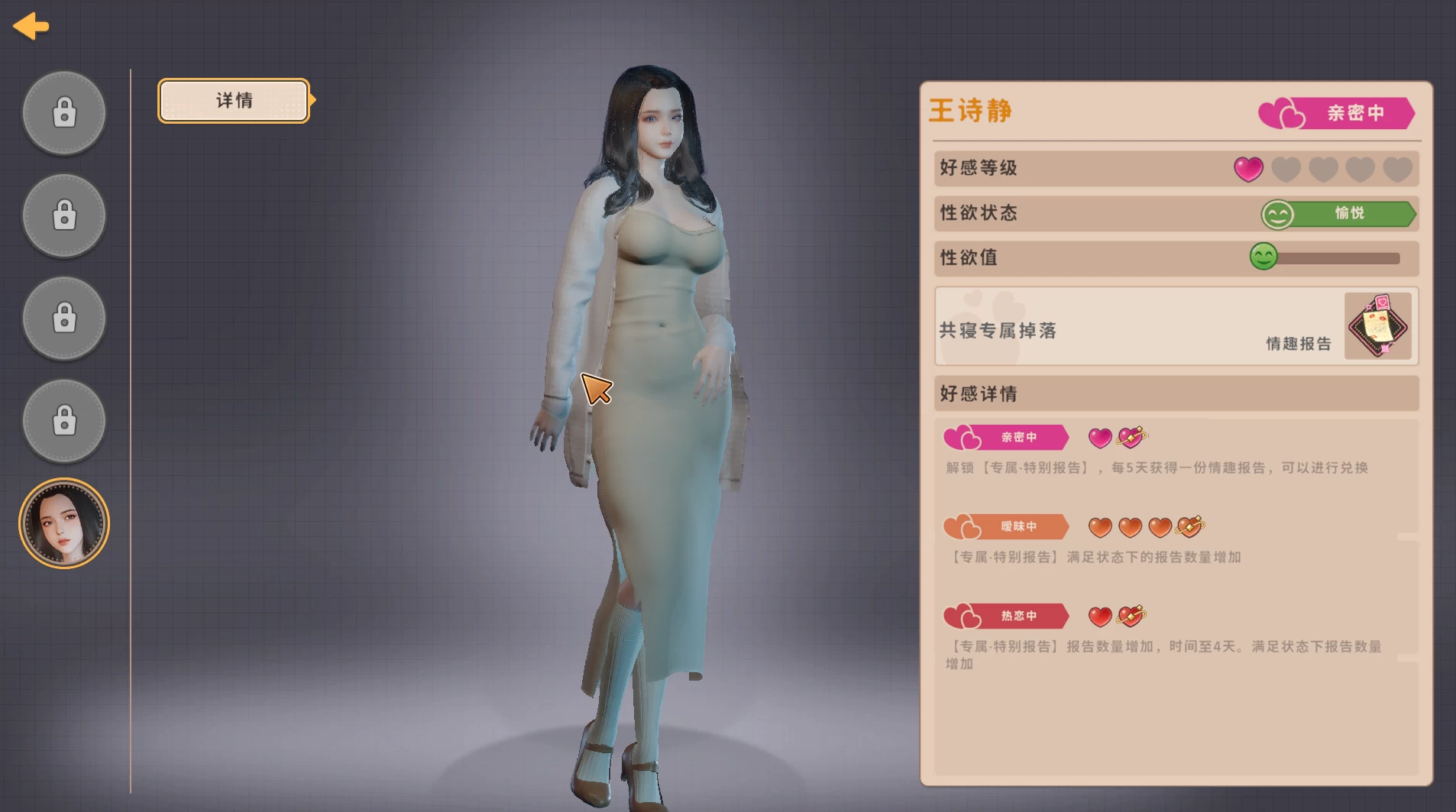Expand the 好感详情 section header
1456x812 pixels.
point(1176,393)
